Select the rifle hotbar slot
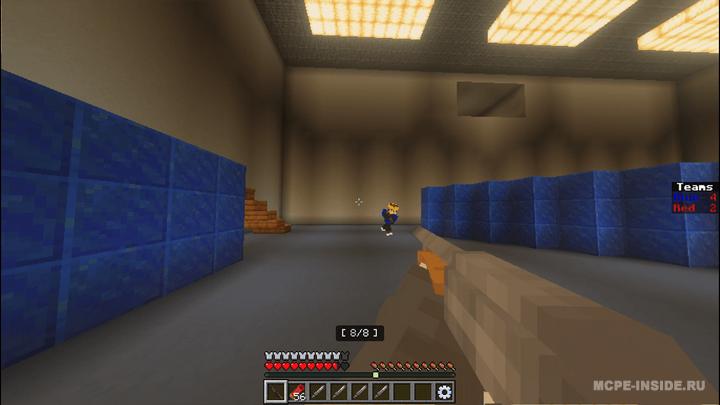 pyautogui.click(x=275, y=392)
